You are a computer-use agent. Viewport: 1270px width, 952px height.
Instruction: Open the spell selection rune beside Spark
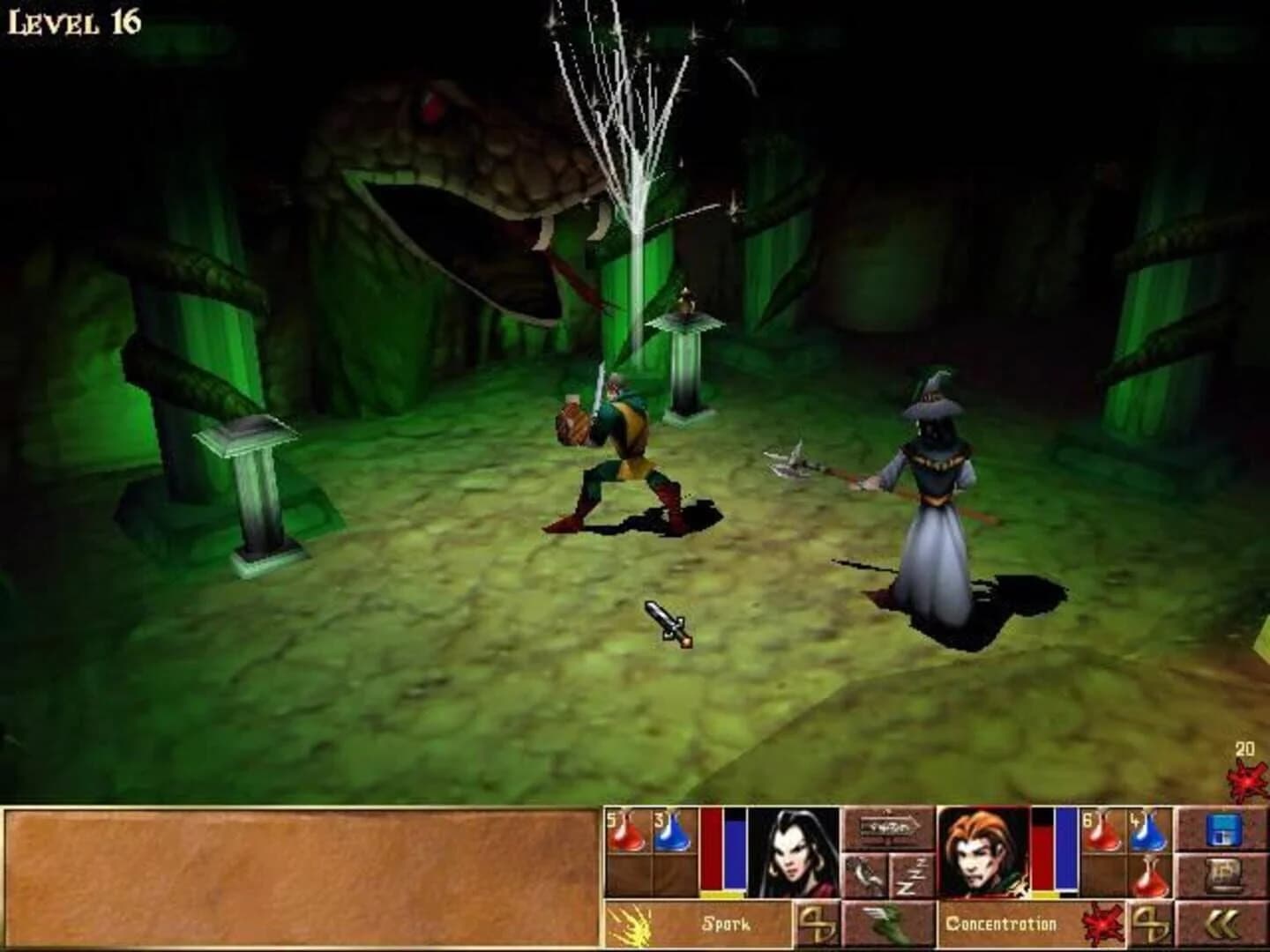(816, 923)
